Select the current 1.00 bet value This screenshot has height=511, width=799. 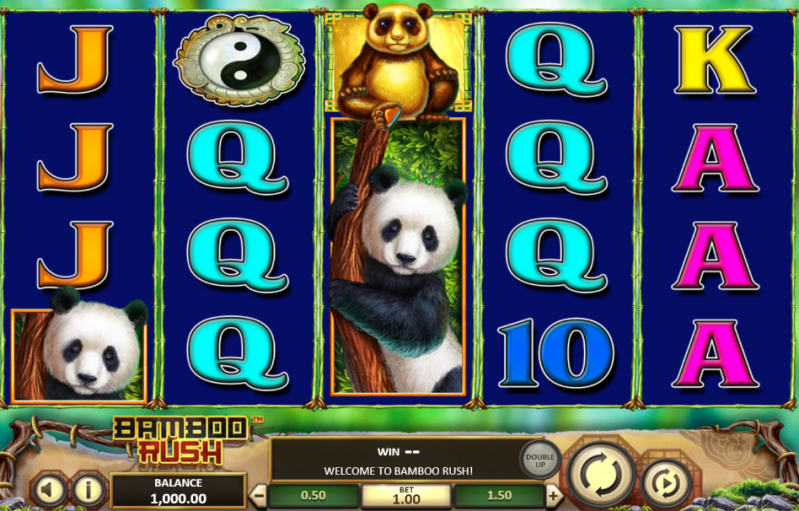click(x=406, y=495)
